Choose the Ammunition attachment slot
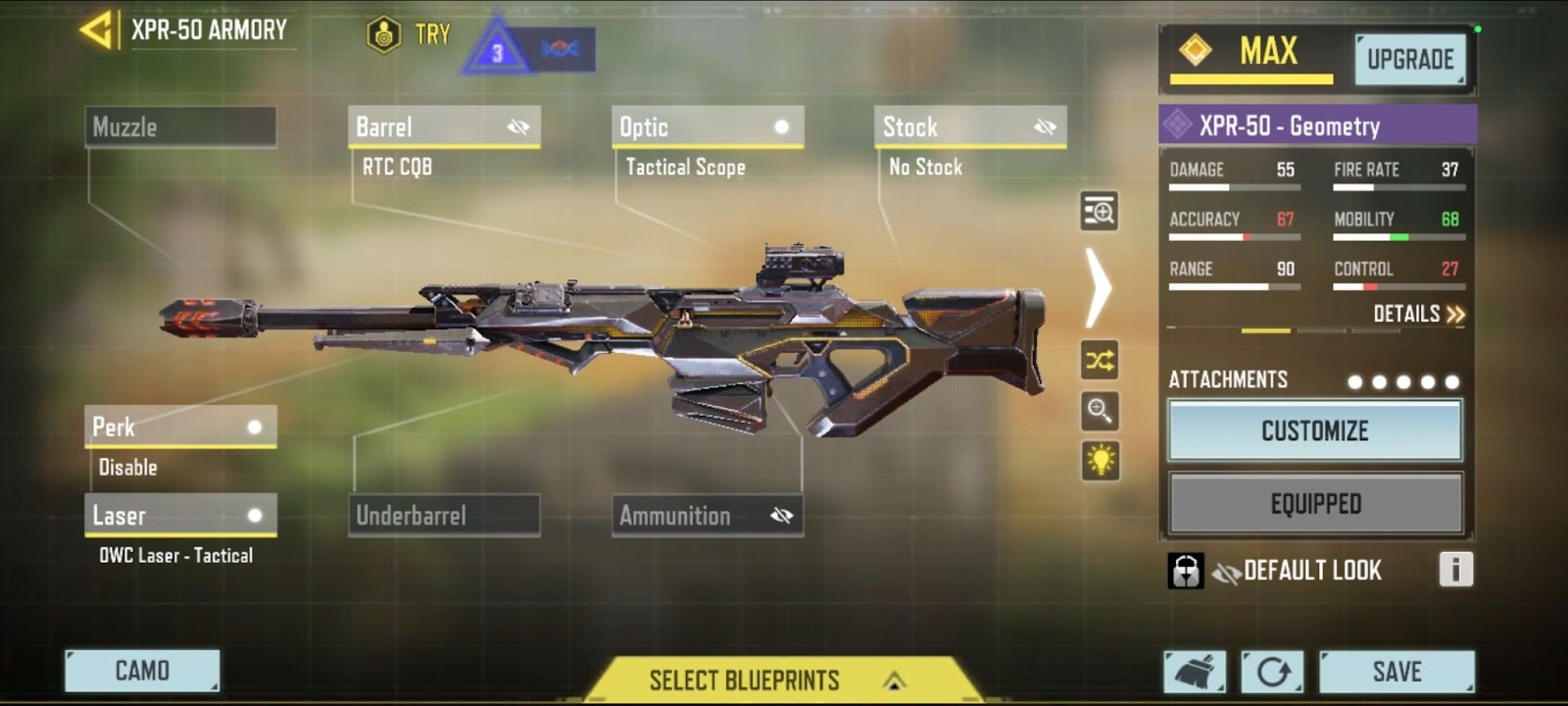The image size is (1568, 706). click(x=707, y=516)
